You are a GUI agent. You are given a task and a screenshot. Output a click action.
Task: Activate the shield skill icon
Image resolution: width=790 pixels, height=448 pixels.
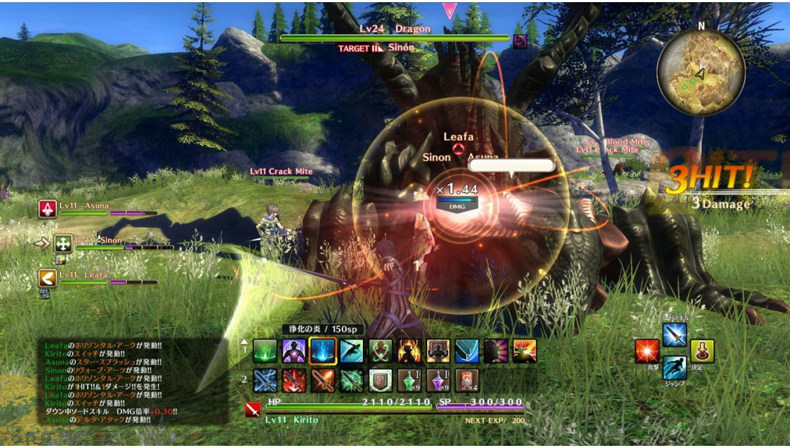(x=381, y=380)
